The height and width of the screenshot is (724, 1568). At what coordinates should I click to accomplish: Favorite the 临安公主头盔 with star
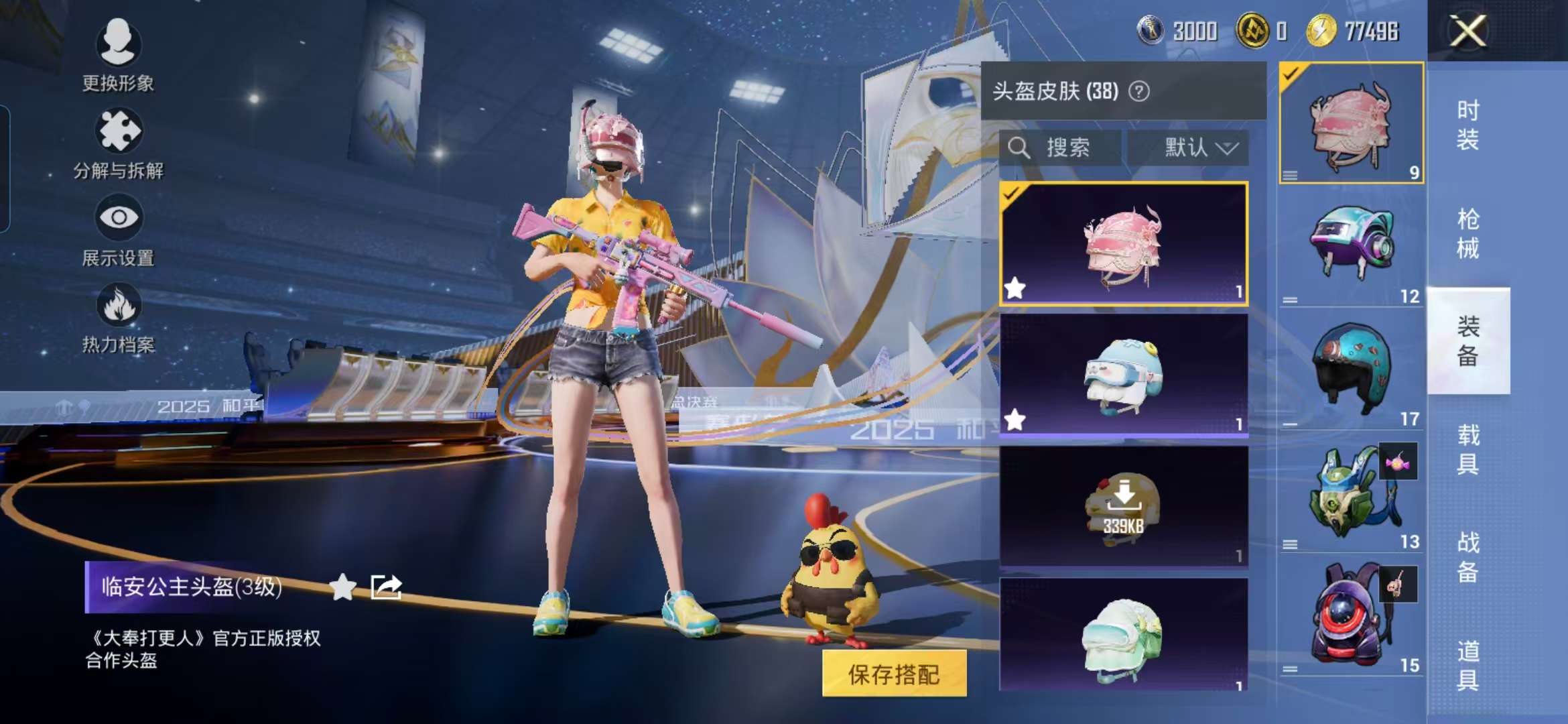[342, 587]
